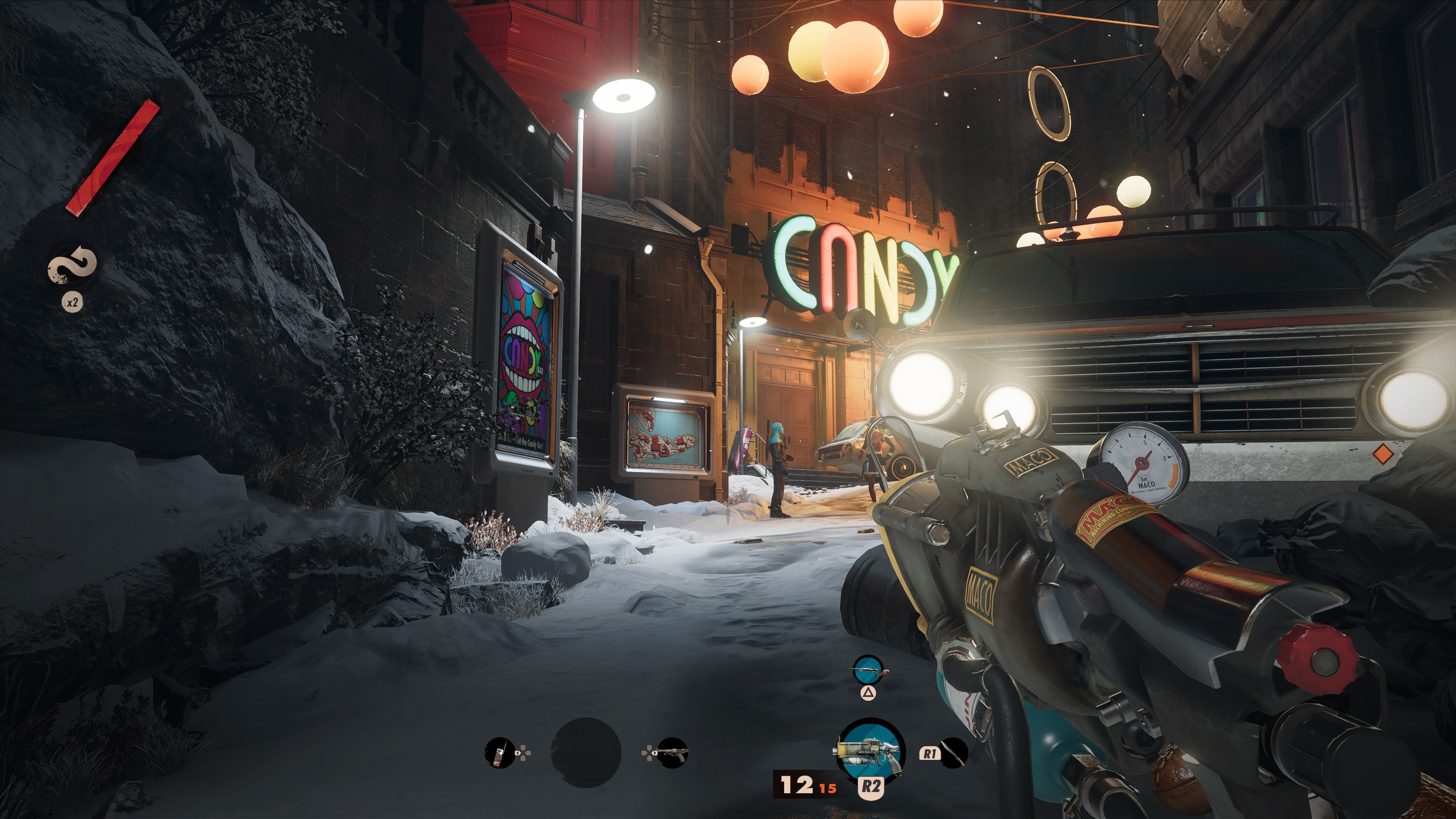Click the empty dark slab slot circle
This screenshot has height=819, width=1456.
585,753
